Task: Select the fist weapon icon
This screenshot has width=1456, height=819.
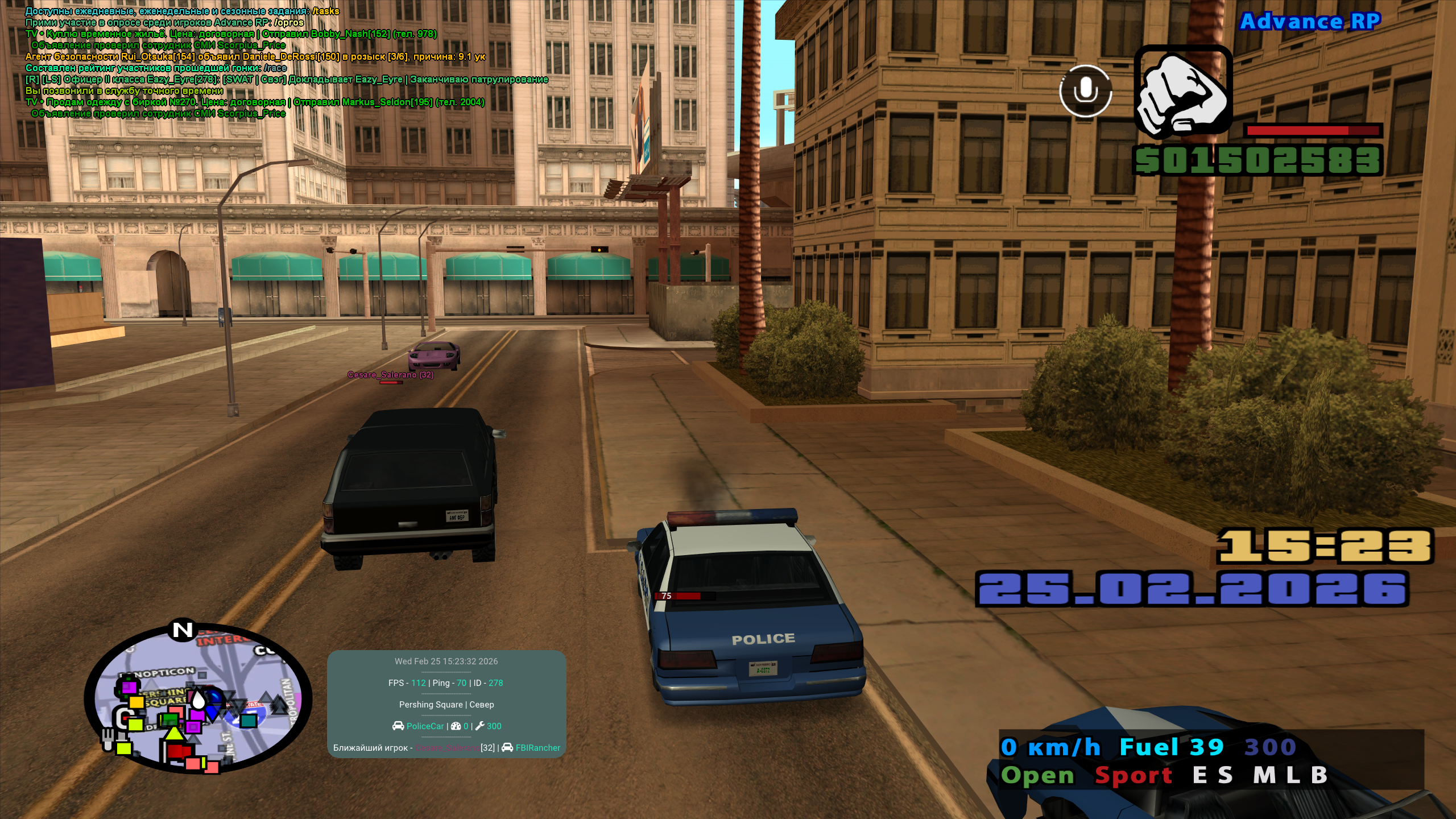Action: pyautogui.click(x=1183, y=92)
